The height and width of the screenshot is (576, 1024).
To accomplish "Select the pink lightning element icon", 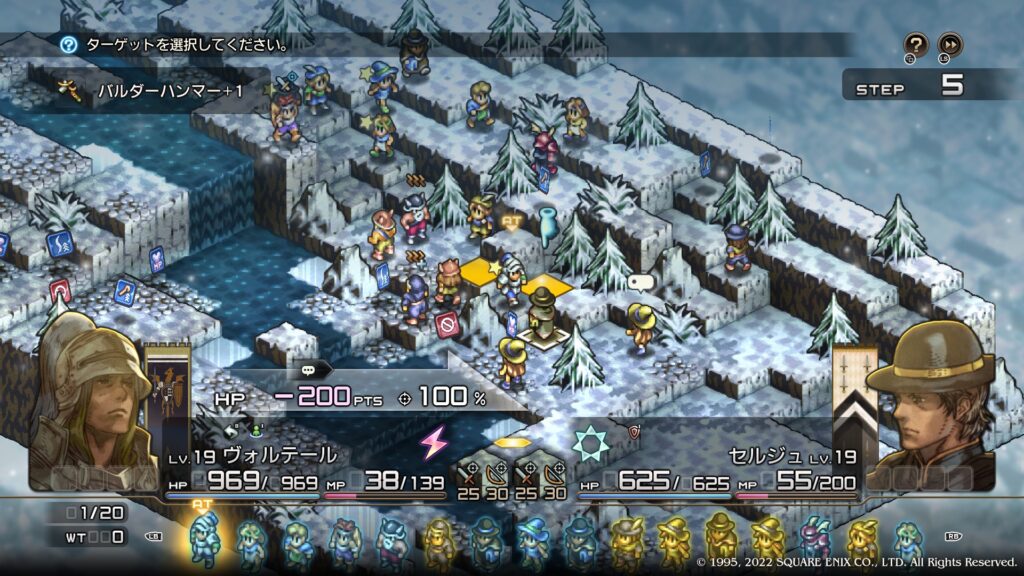I will coord(434,442).
